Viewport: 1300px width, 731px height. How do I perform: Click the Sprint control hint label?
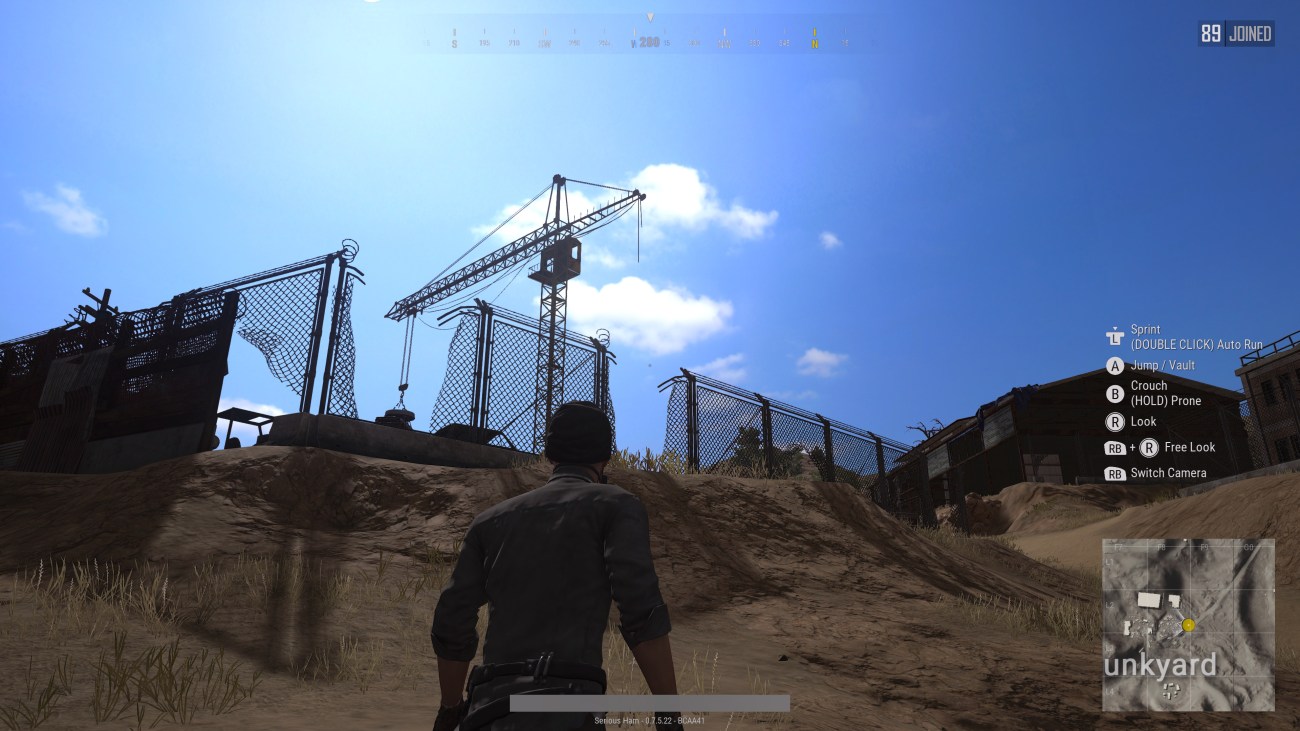[x=1144, y=329]
